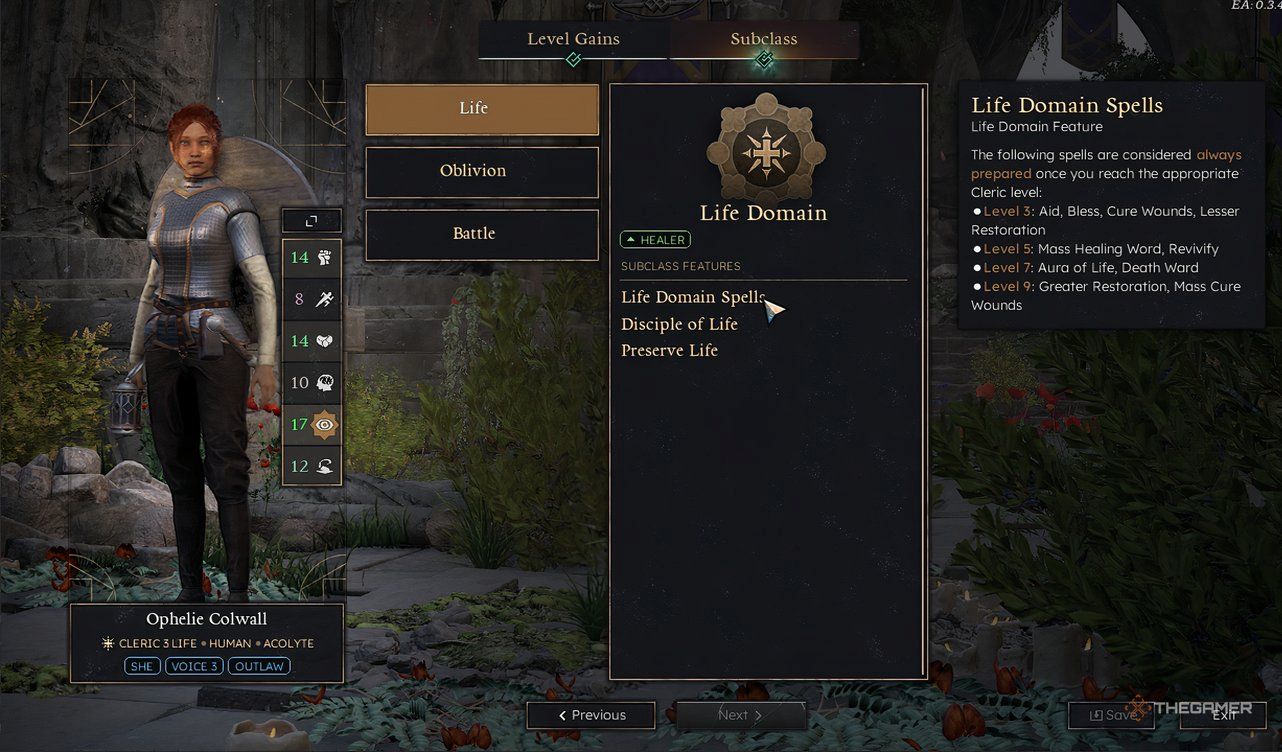Proceed with the Next button
1282x752 pixels.
point(740,715)
